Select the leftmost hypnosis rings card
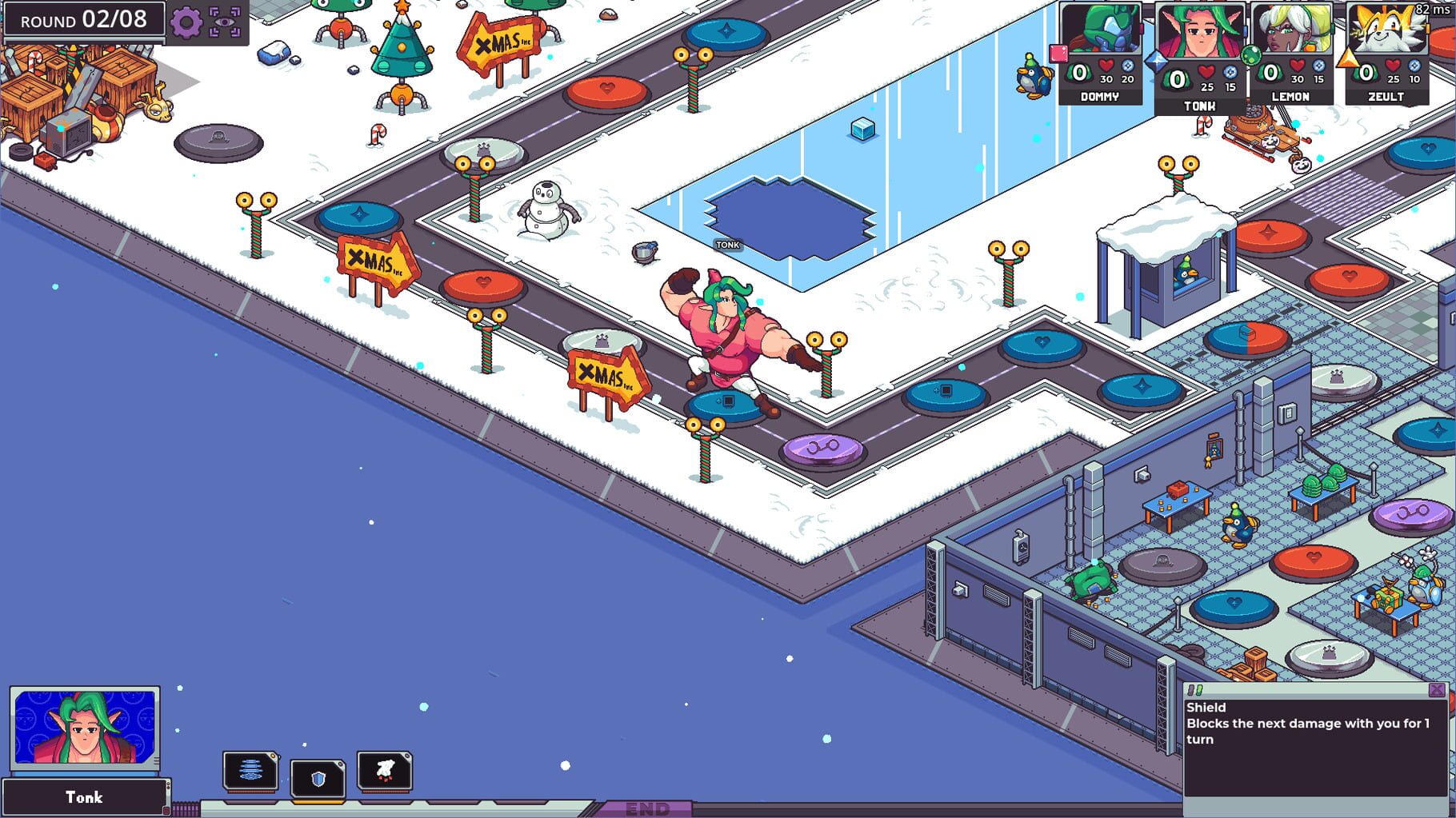 tap(250, 771)
